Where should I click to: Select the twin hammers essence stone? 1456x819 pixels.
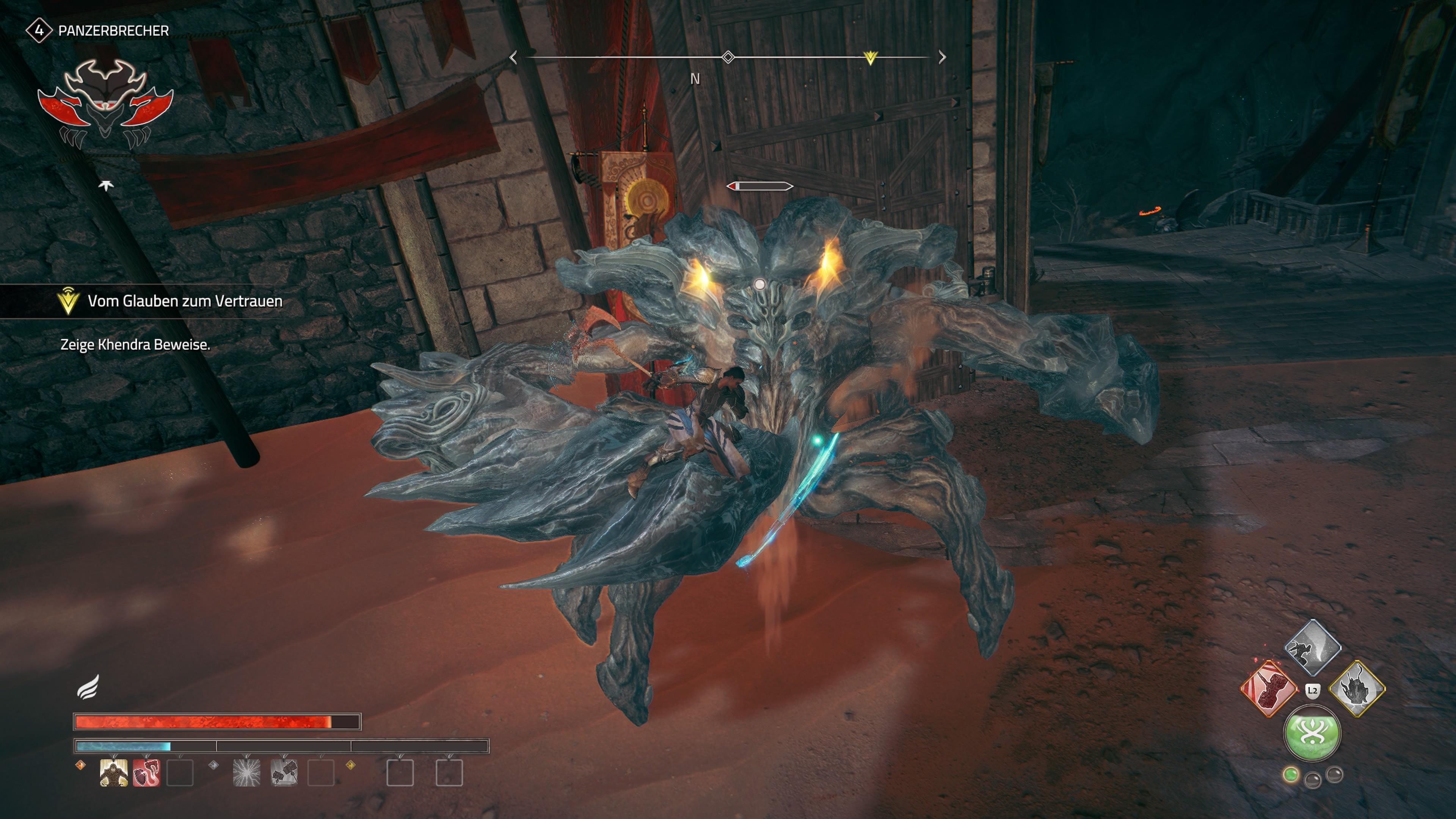[x=284, y=772]
